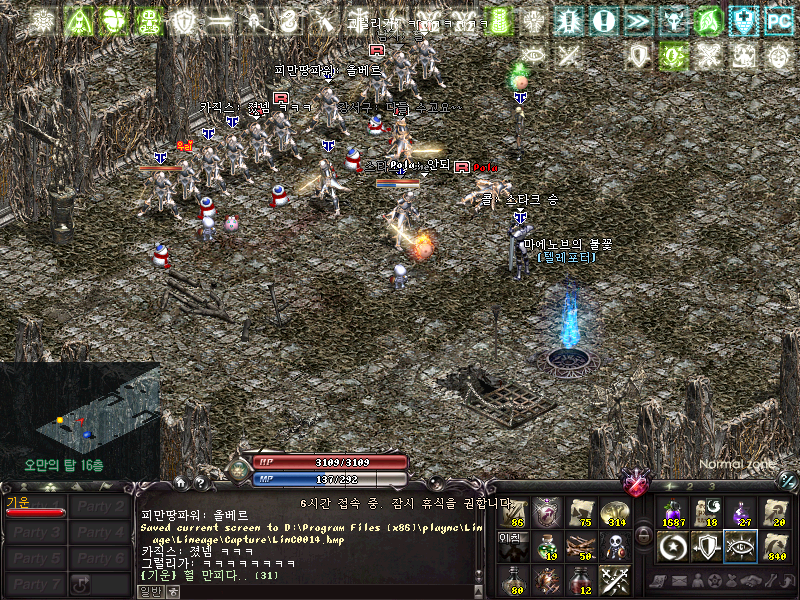Click the PC buff icon
This screenshot has width=800, height=600.
coord(778,20)
